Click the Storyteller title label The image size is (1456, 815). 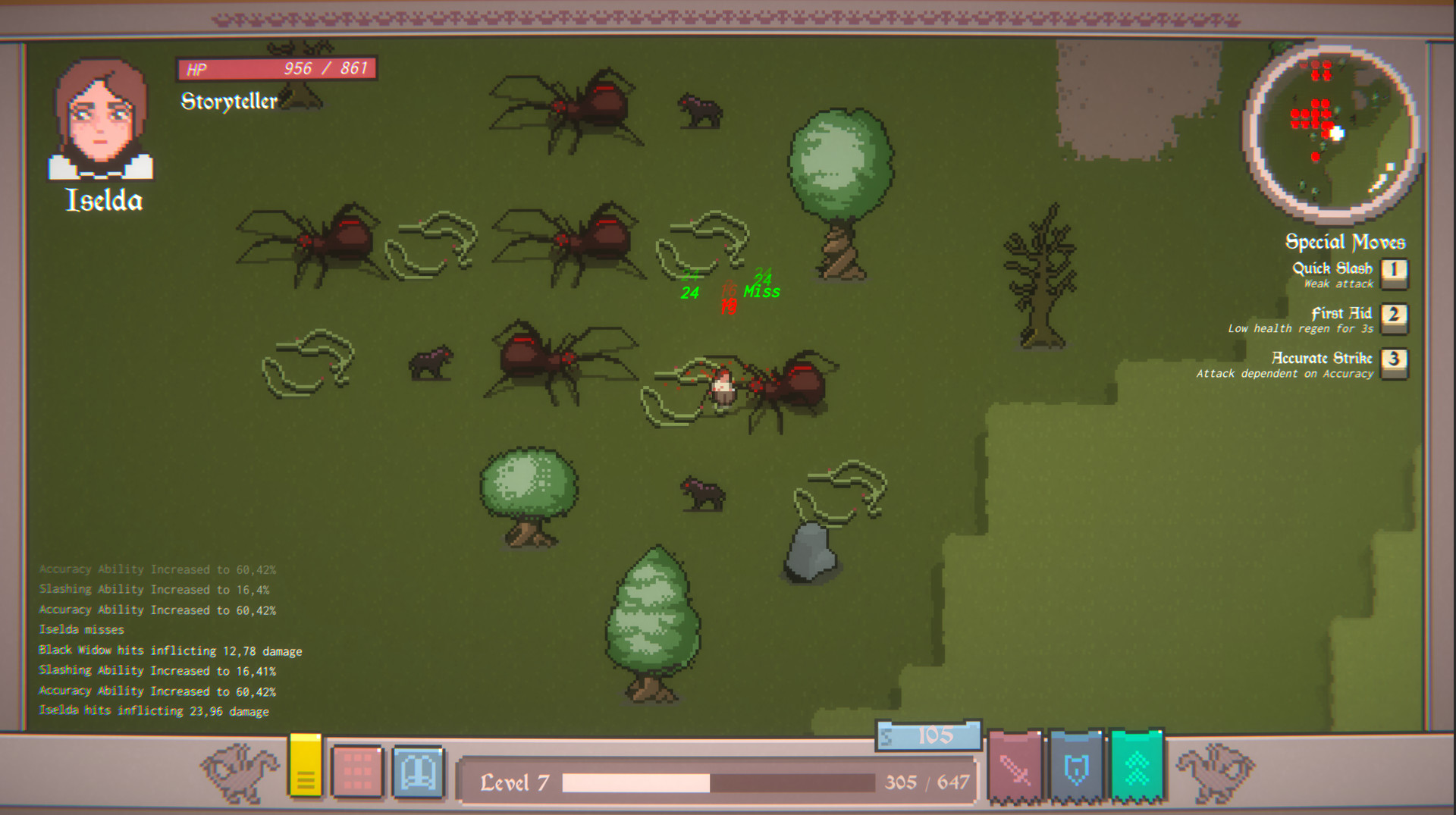(227, 99)
